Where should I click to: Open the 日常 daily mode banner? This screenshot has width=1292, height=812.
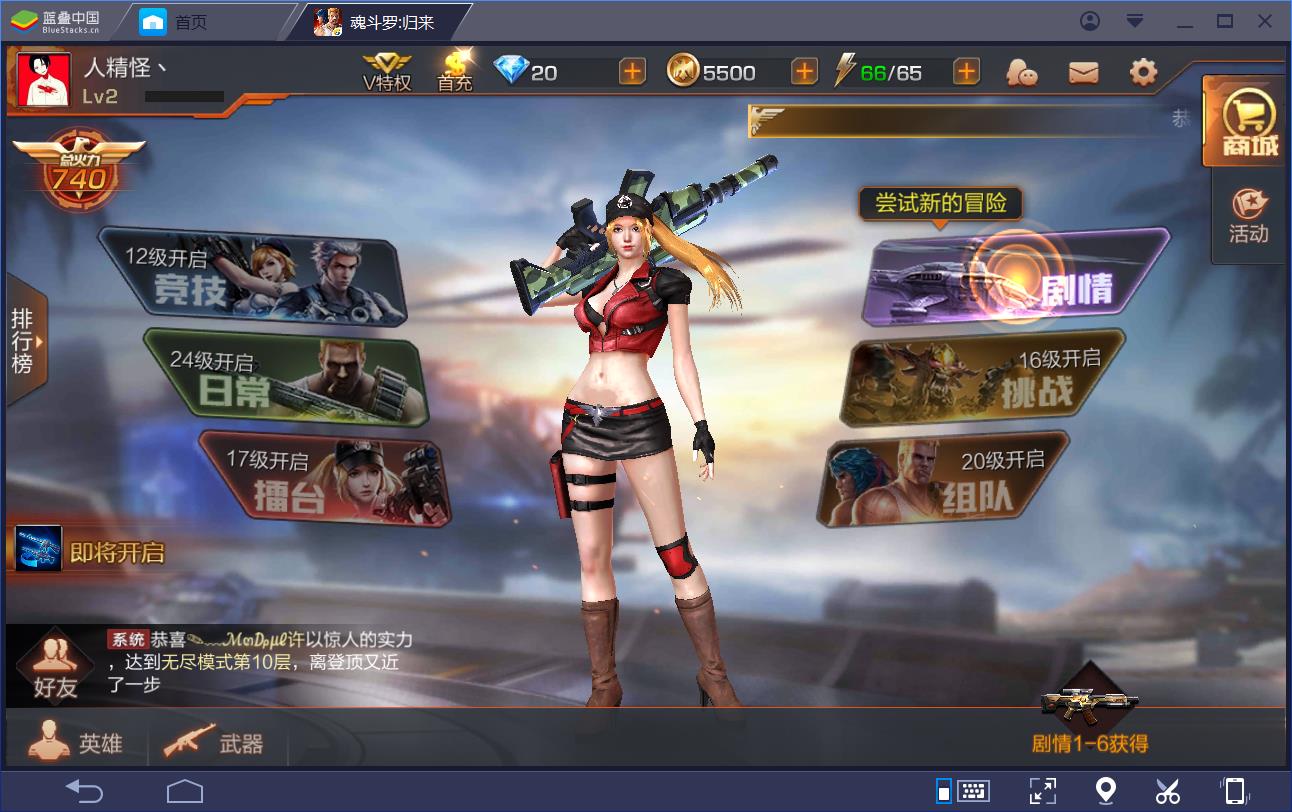click(287, 380)
